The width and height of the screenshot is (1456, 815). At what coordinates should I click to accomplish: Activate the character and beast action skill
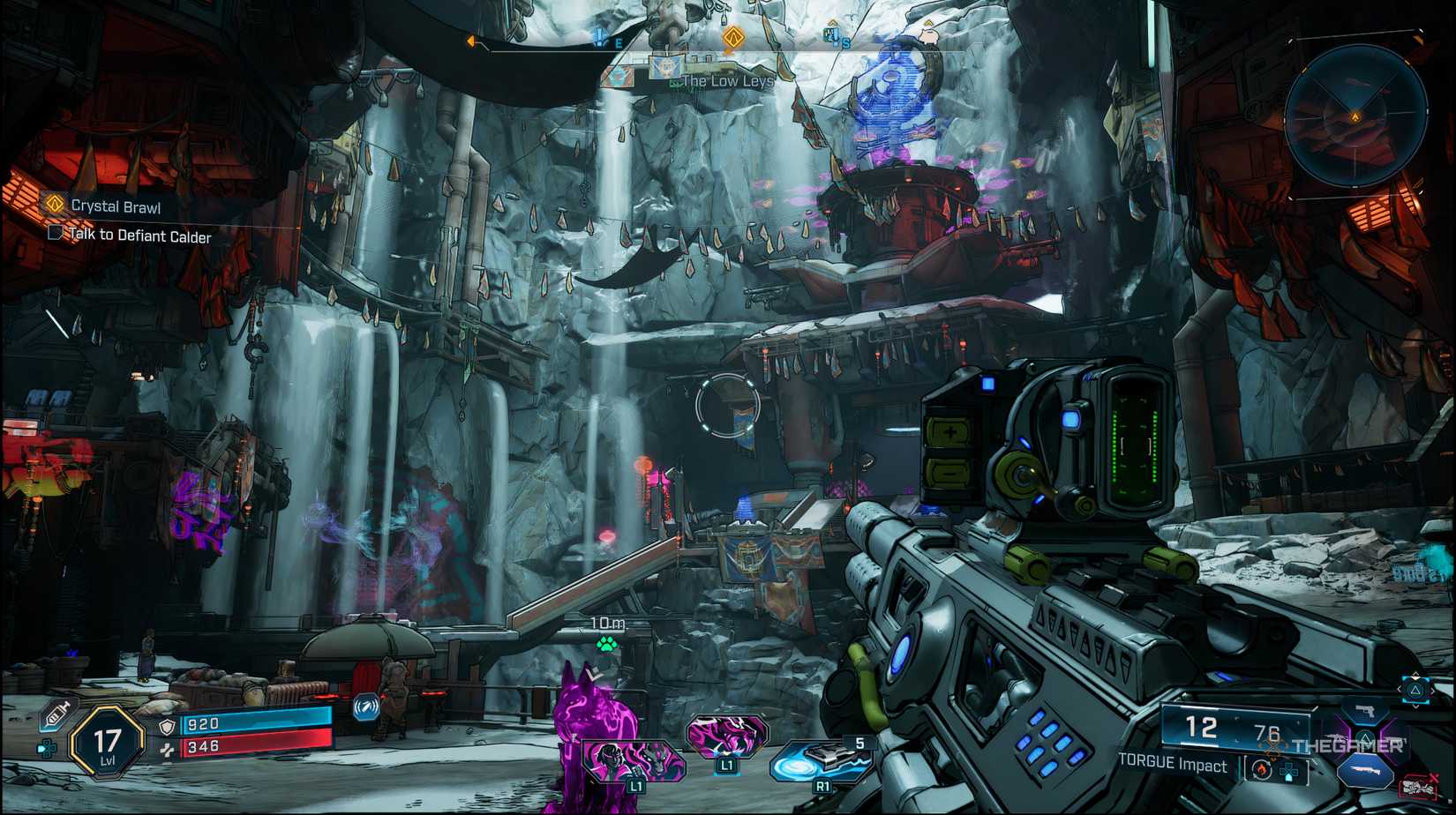tap(634, 759)
